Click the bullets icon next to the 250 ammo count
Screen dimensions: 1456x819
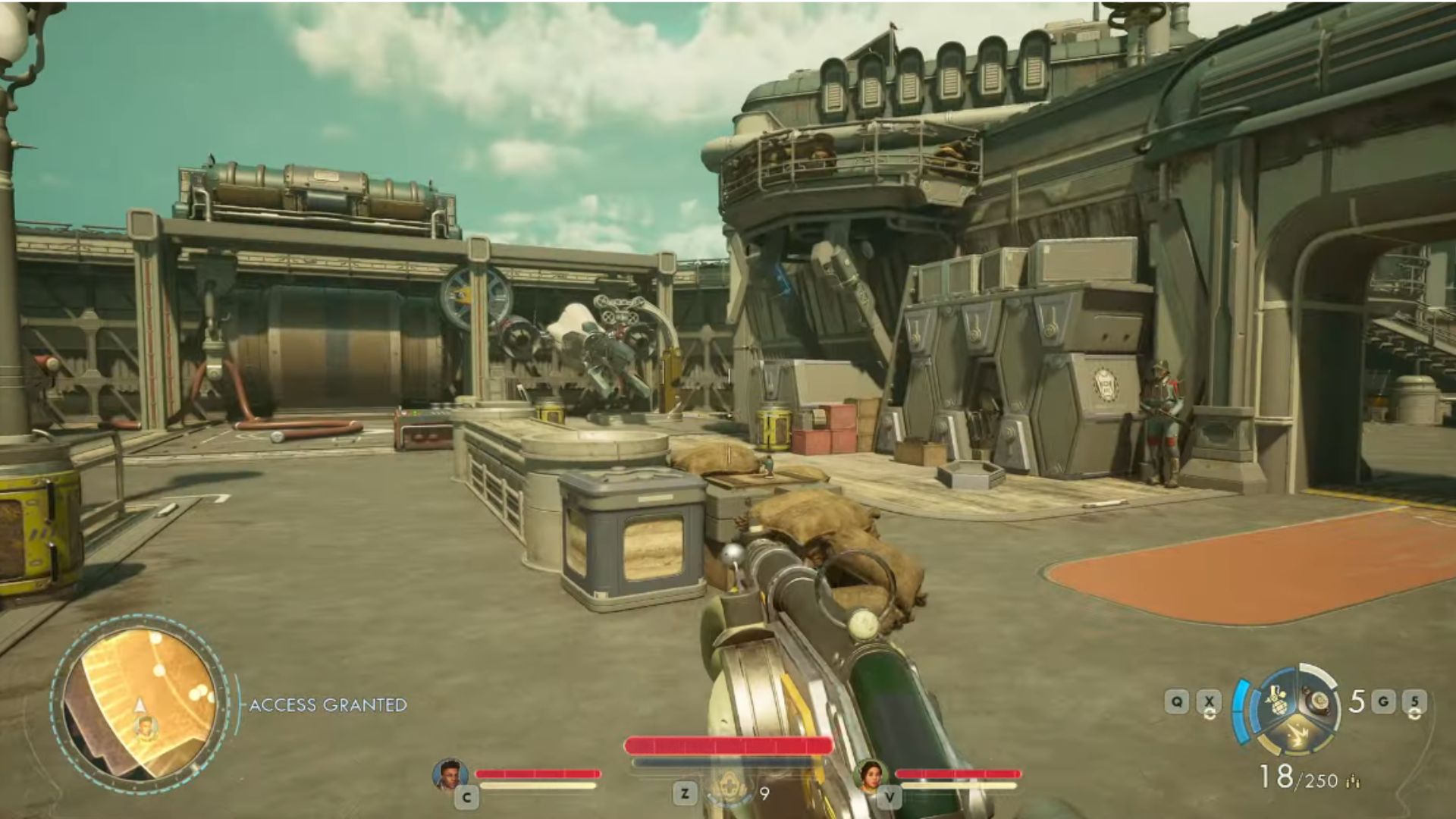1352,781
